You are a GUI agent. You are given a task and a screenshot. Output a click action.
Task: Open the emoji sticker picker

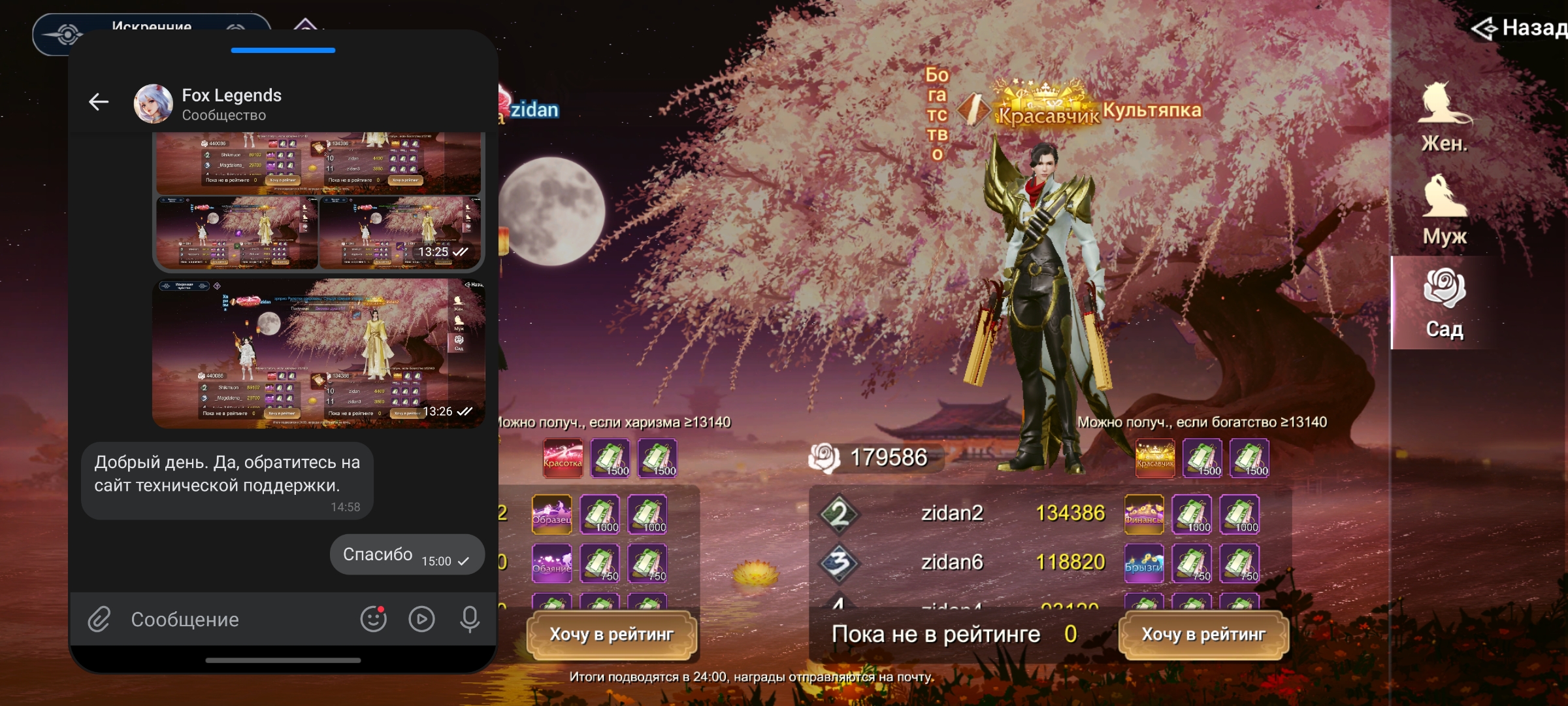click(x=374, y=618)
